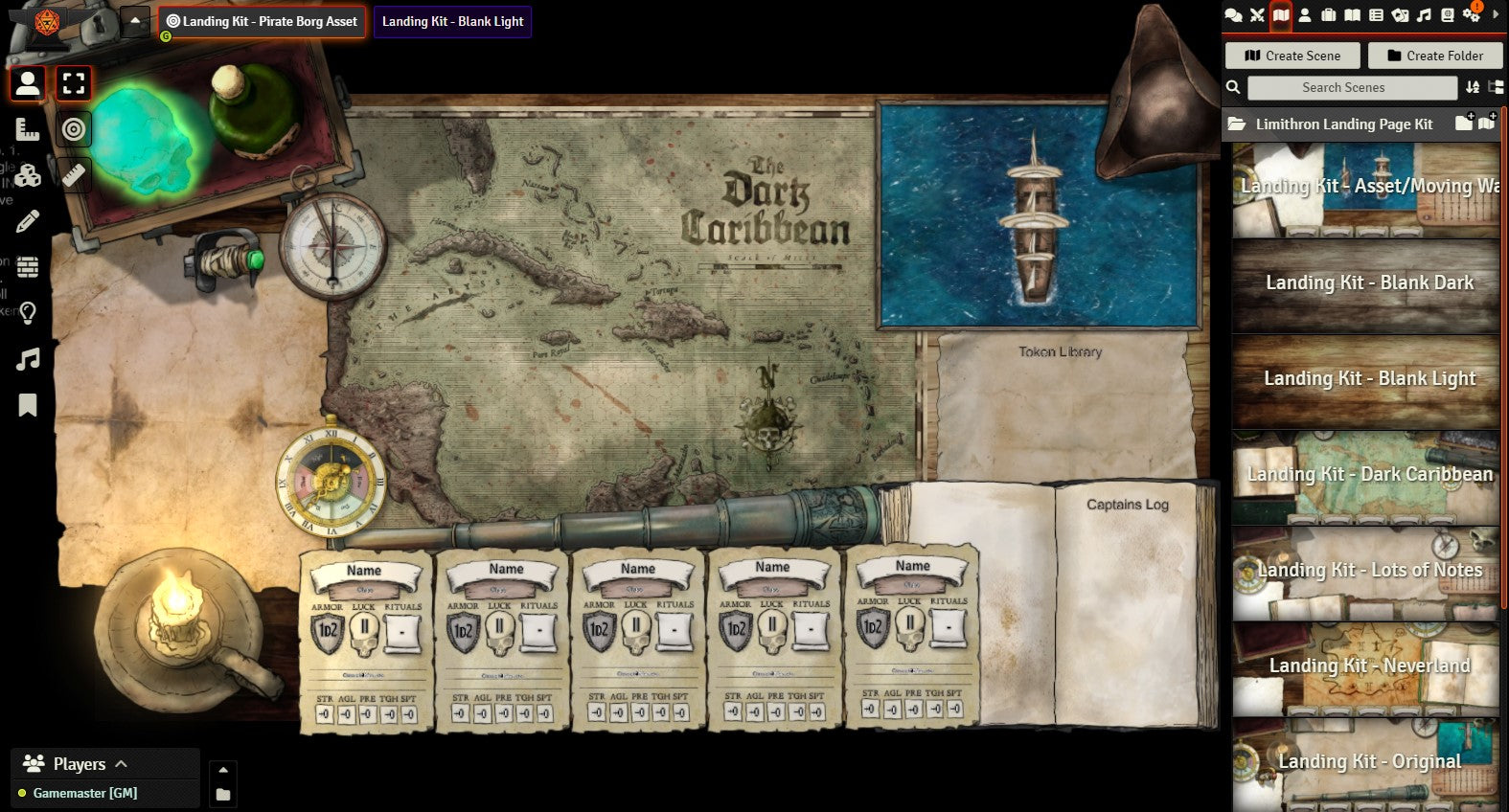Viewport: 1509px width, 812px height.
Task: Show the playlists sidebar tab
Action: tap(1424, 15)
